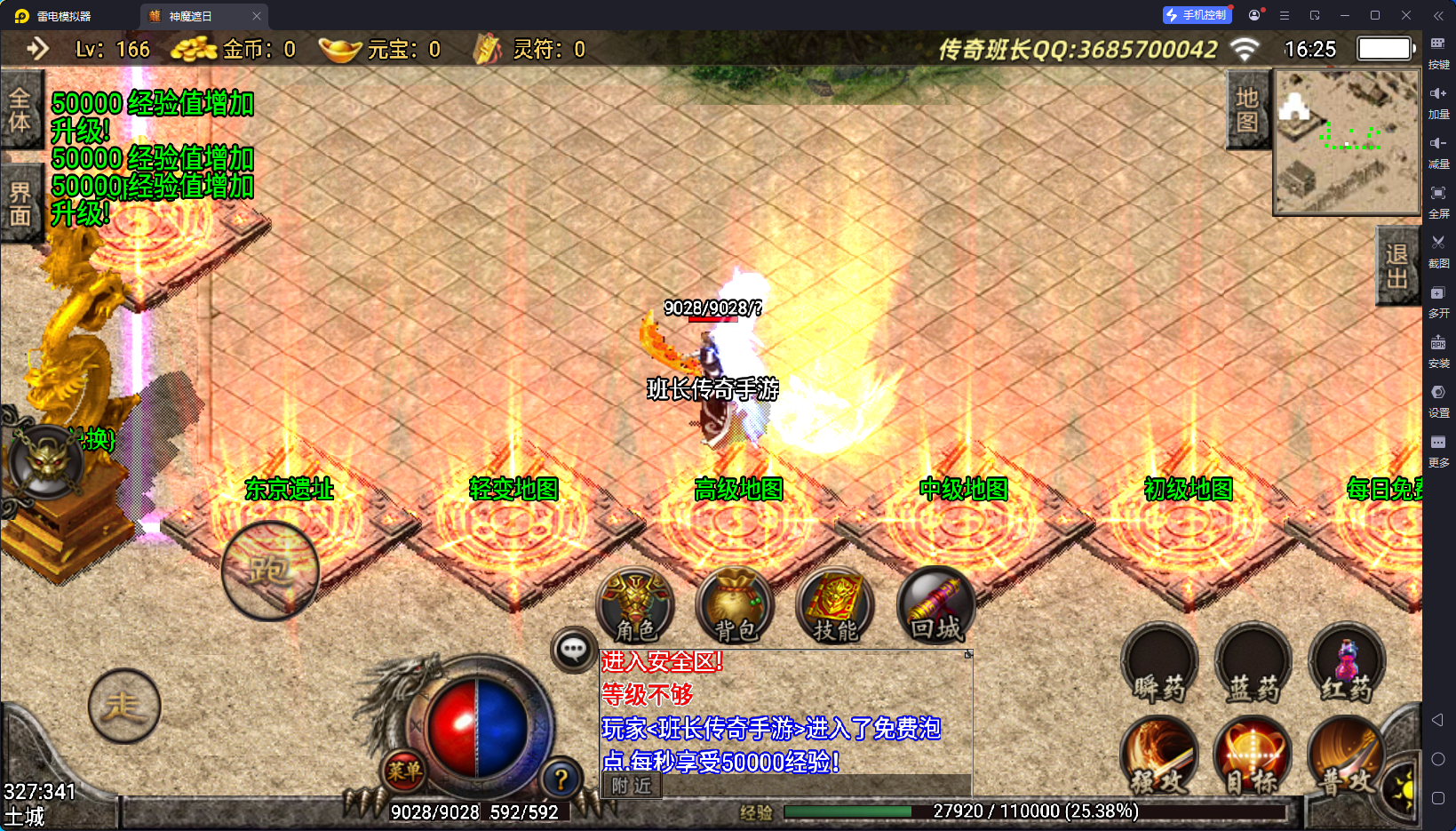Click the 退出 exit button
This screenshot has height=831, width=1456.
tap(1396, 267)
